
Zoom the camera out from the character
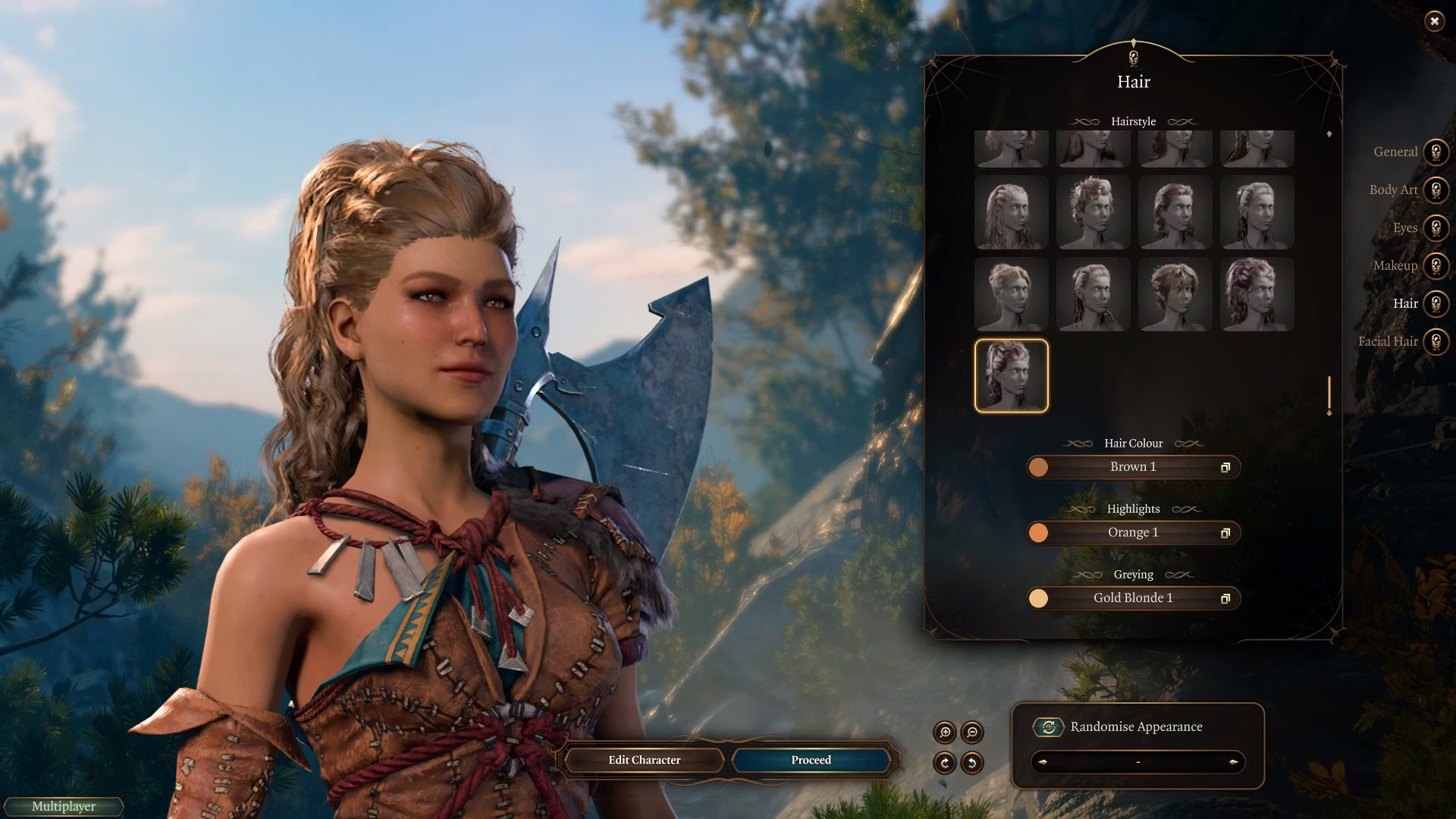coord(972,733)
